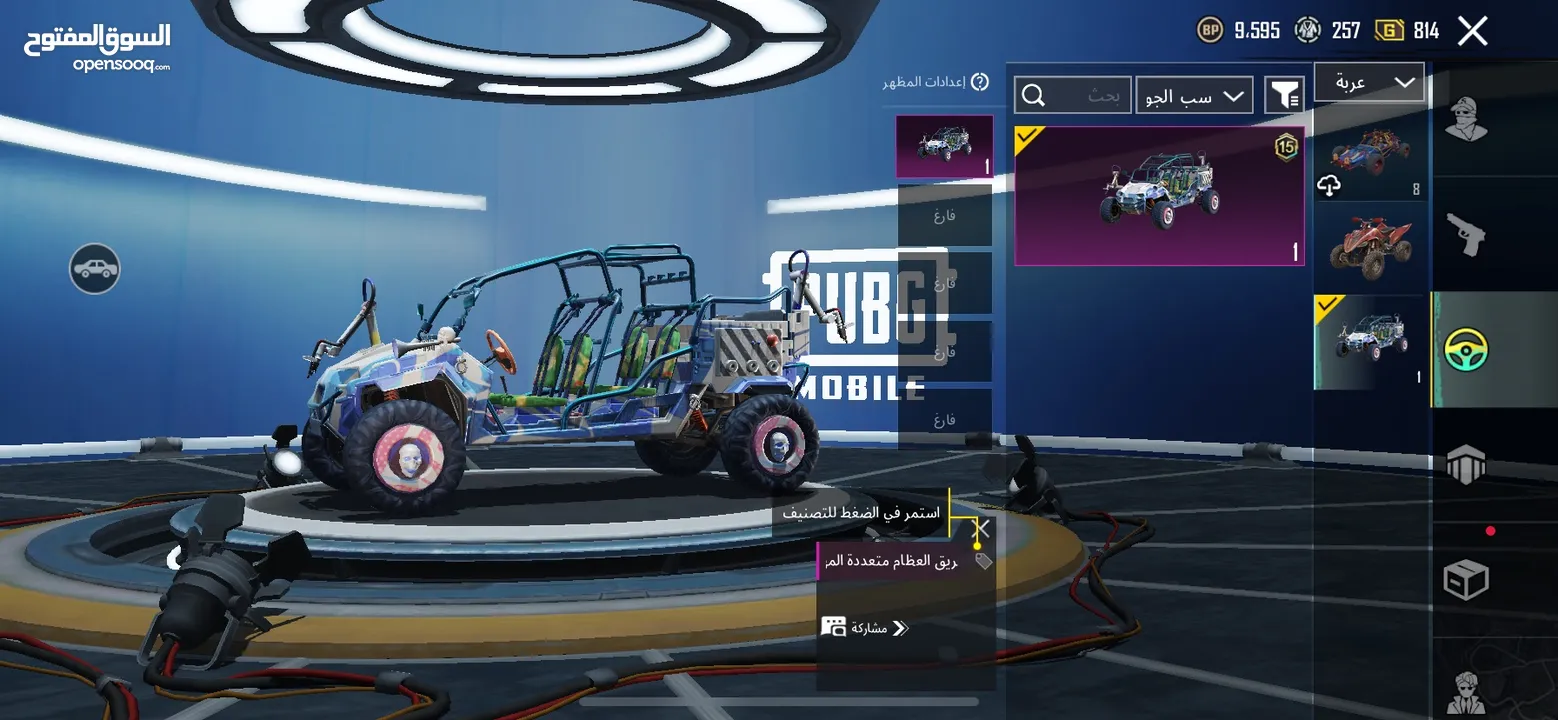Tap the round car icon button
The image size is (1558, 720).
(x=95, y=269)
